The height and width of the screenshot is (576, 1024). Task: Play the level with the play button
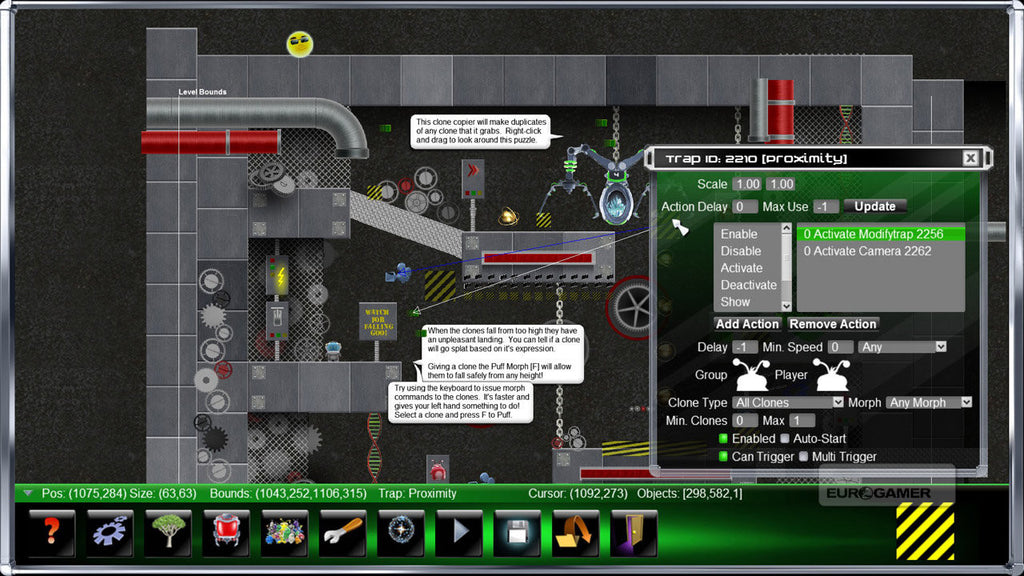tap(459, 532)
